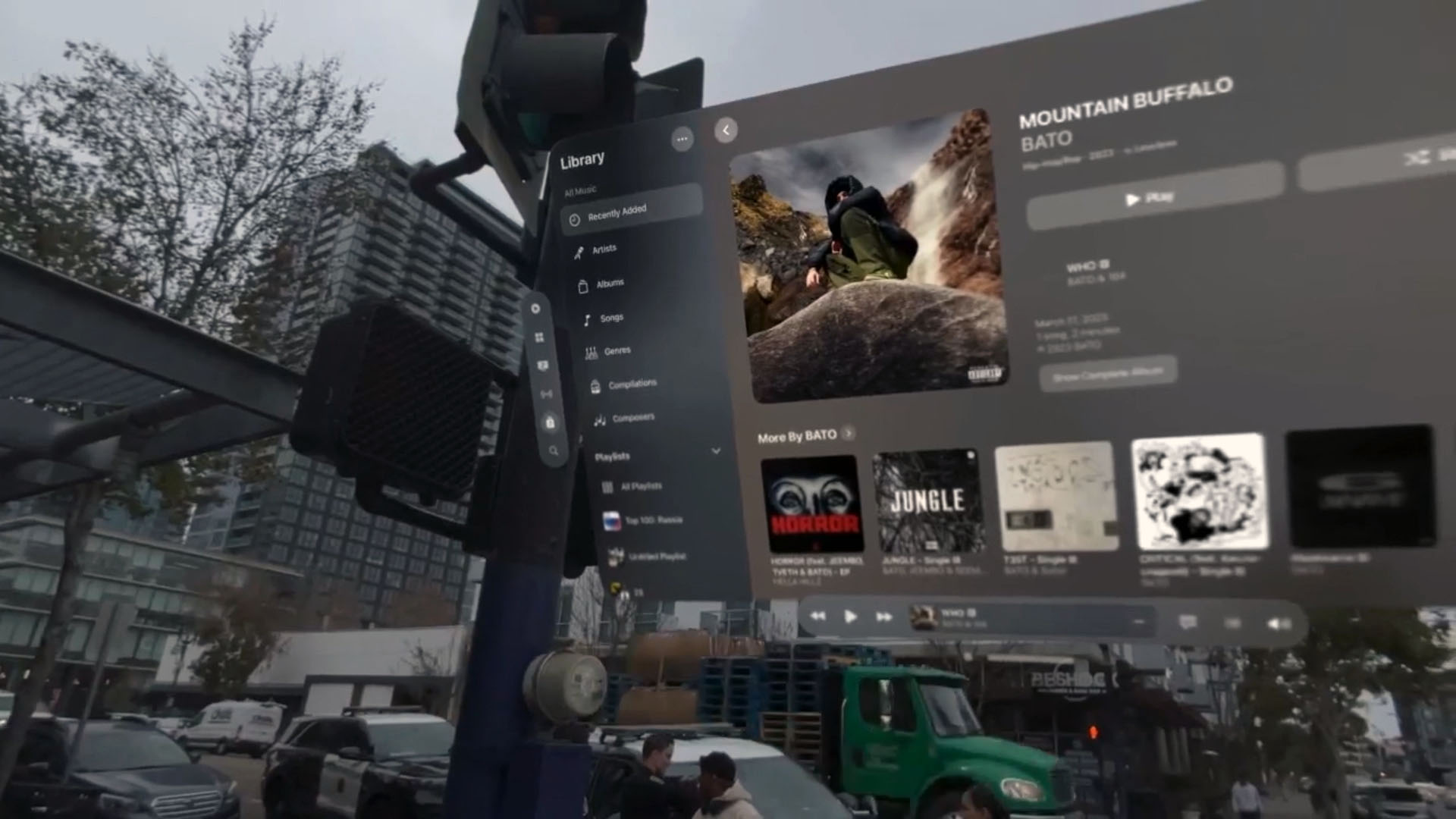Open the ellipsis options menu above the sidebar
The width and height of the screenshot is (1456, 819).
(682, 138)
